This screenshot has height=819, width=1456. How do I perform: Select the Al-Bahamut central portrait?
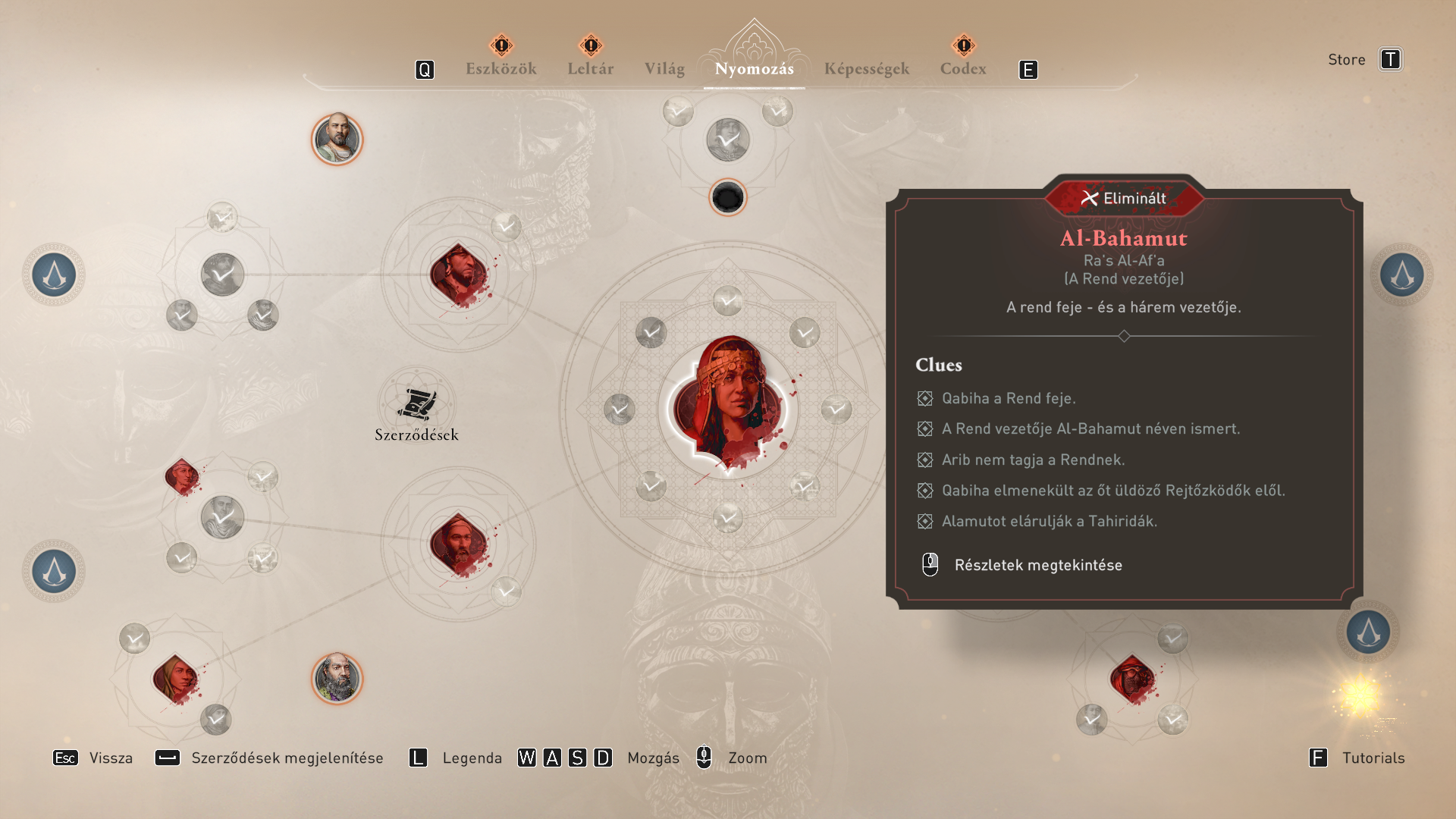pos(729,404)
